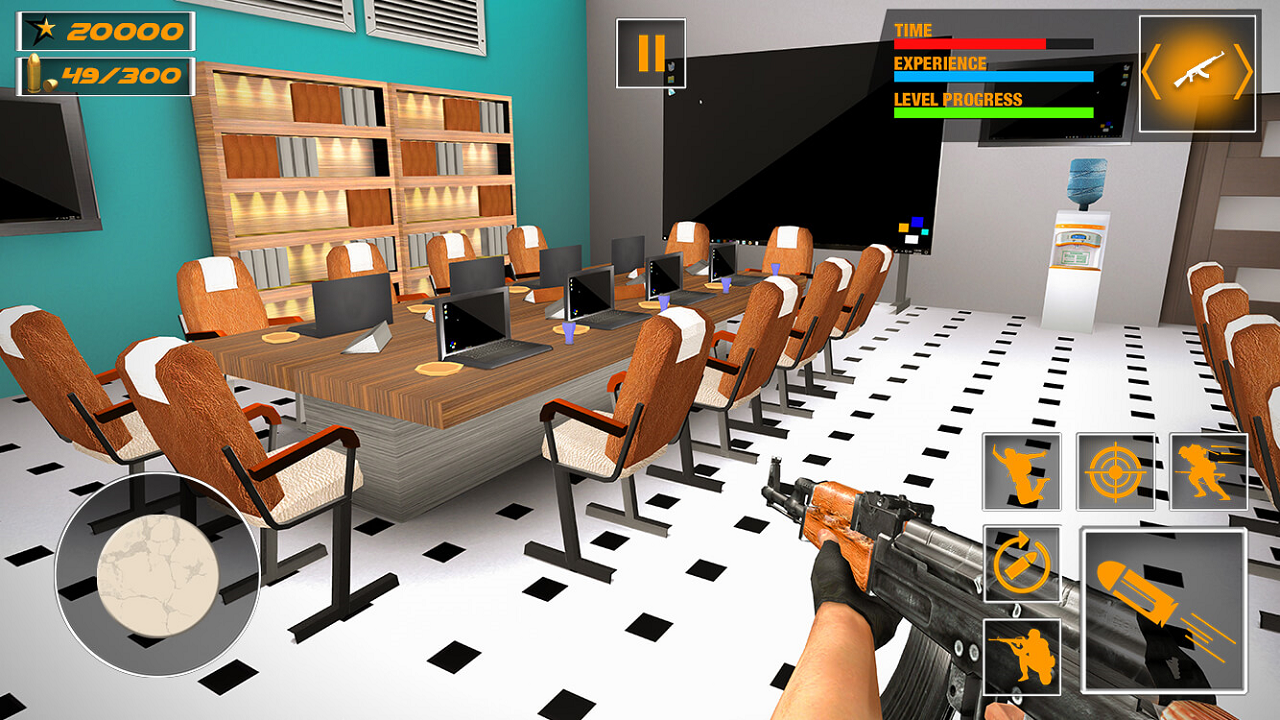Switch weapons using the right arrow
This screenshot has width=1280, height=720.
pyautogui.click(x=1246, y=70)
